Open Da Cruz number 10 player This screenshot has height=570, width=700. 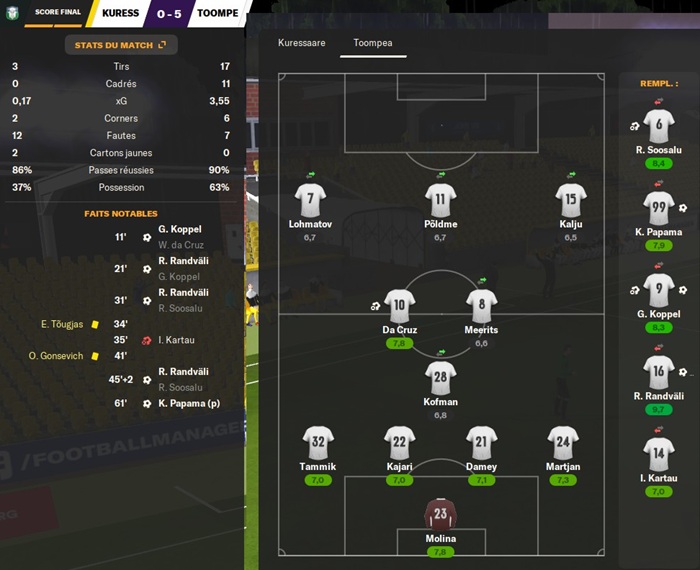[399, 306]
